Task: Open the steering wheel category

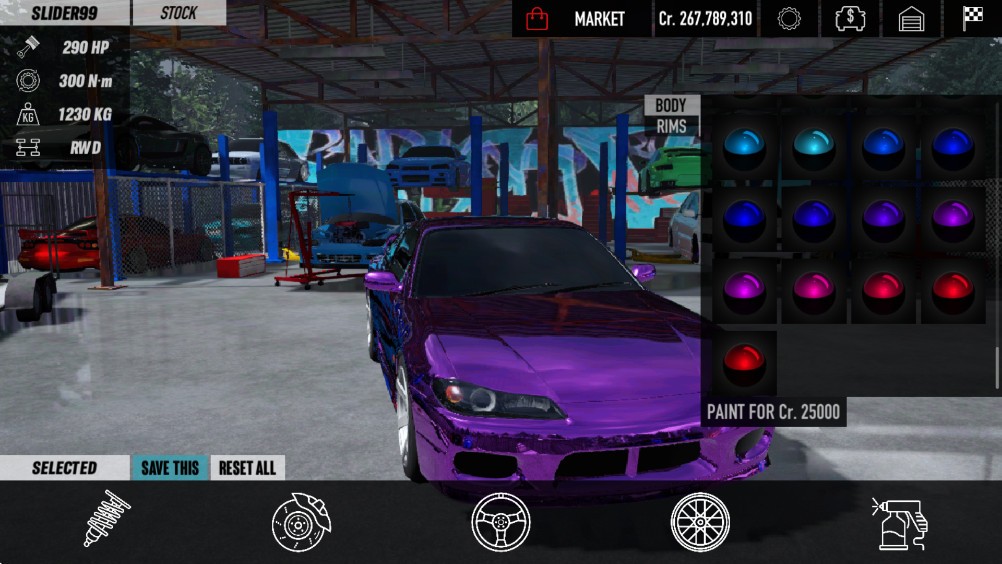Action: click(501, 522)
